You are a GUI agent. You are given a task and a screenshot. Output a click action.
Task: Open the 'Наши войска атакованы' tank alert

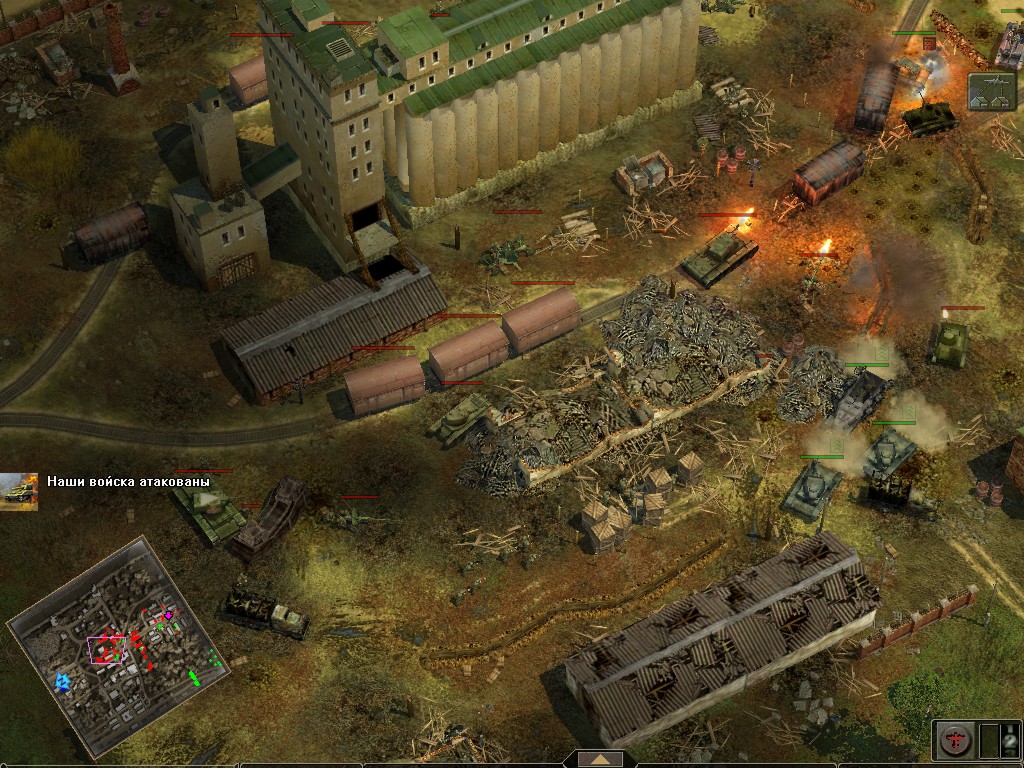[x=20, y=490]
